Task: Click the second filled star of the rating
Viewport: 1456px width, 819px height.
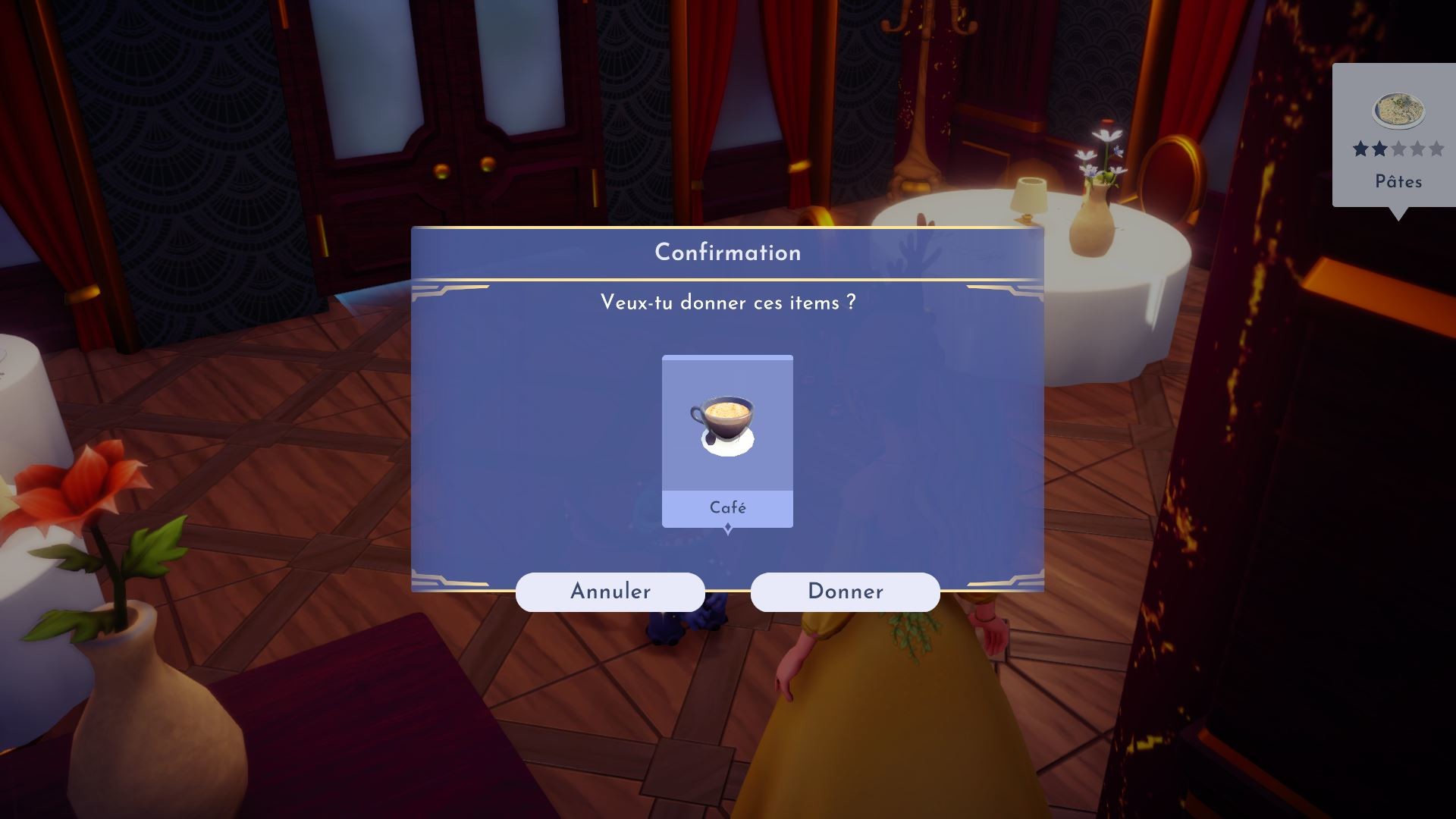Action: 1380,149
